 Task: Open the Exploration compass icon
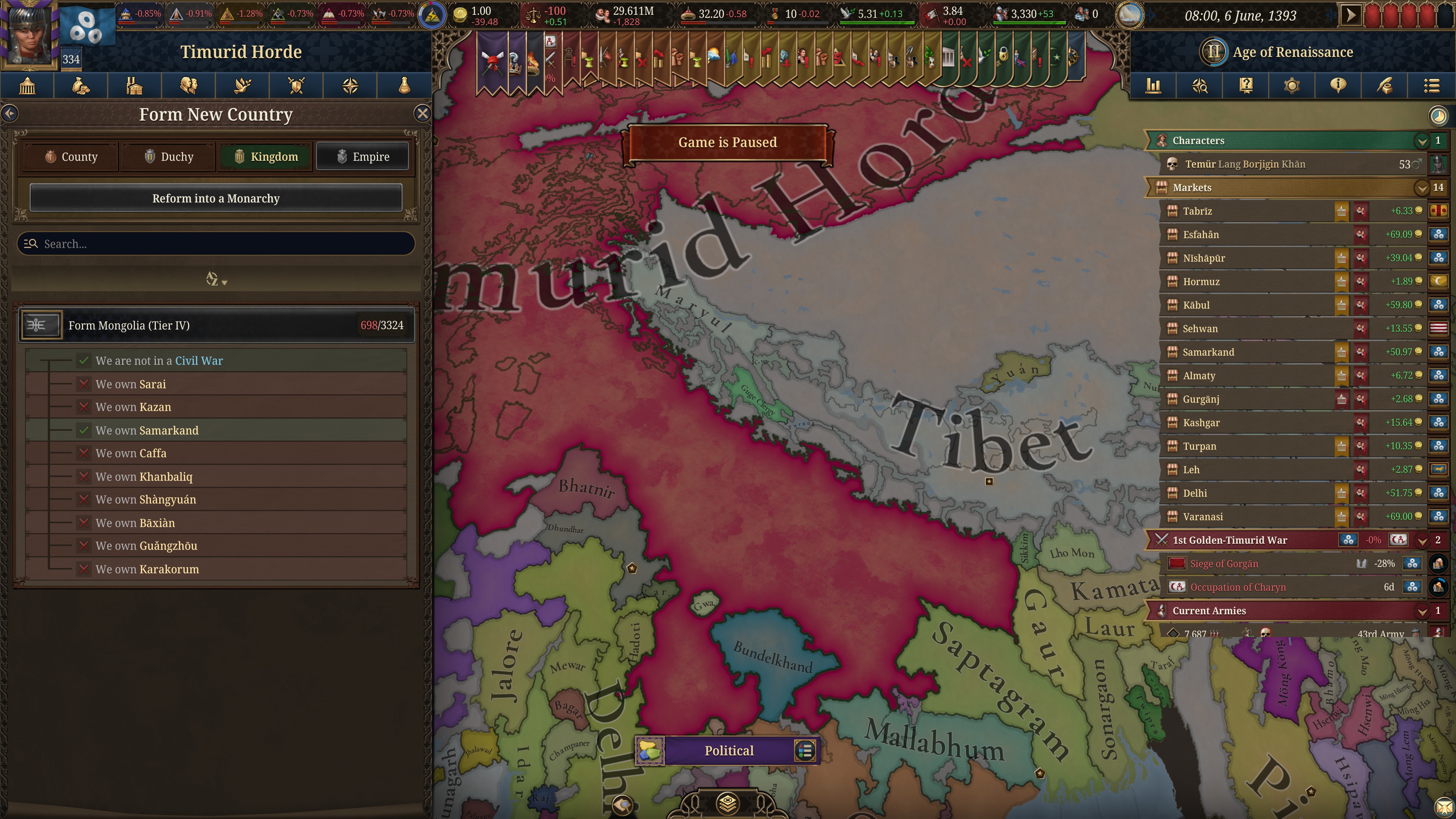350,85
